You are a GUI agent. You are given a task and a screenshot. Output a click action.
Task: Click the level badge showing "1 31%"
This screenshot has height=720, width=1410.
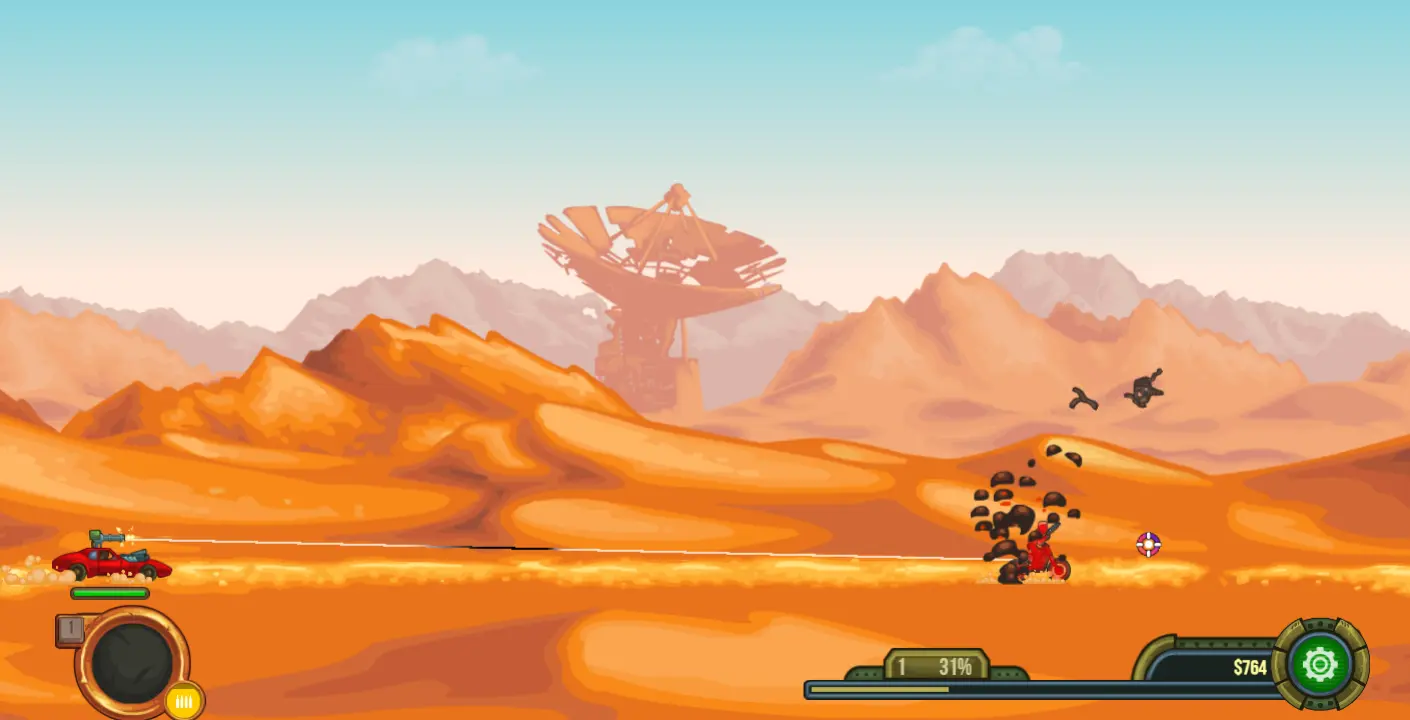point(935,664)
